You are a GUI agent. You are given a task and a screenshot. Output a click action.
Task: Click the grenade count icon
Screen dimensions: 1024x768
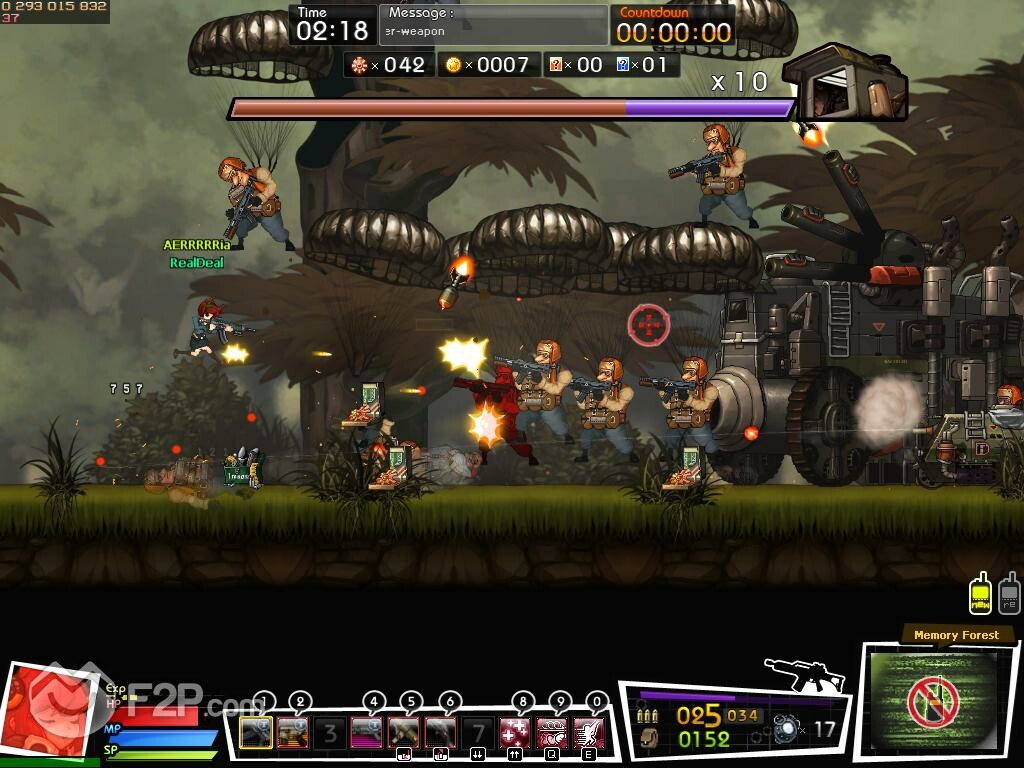click(x=786, y=730)
